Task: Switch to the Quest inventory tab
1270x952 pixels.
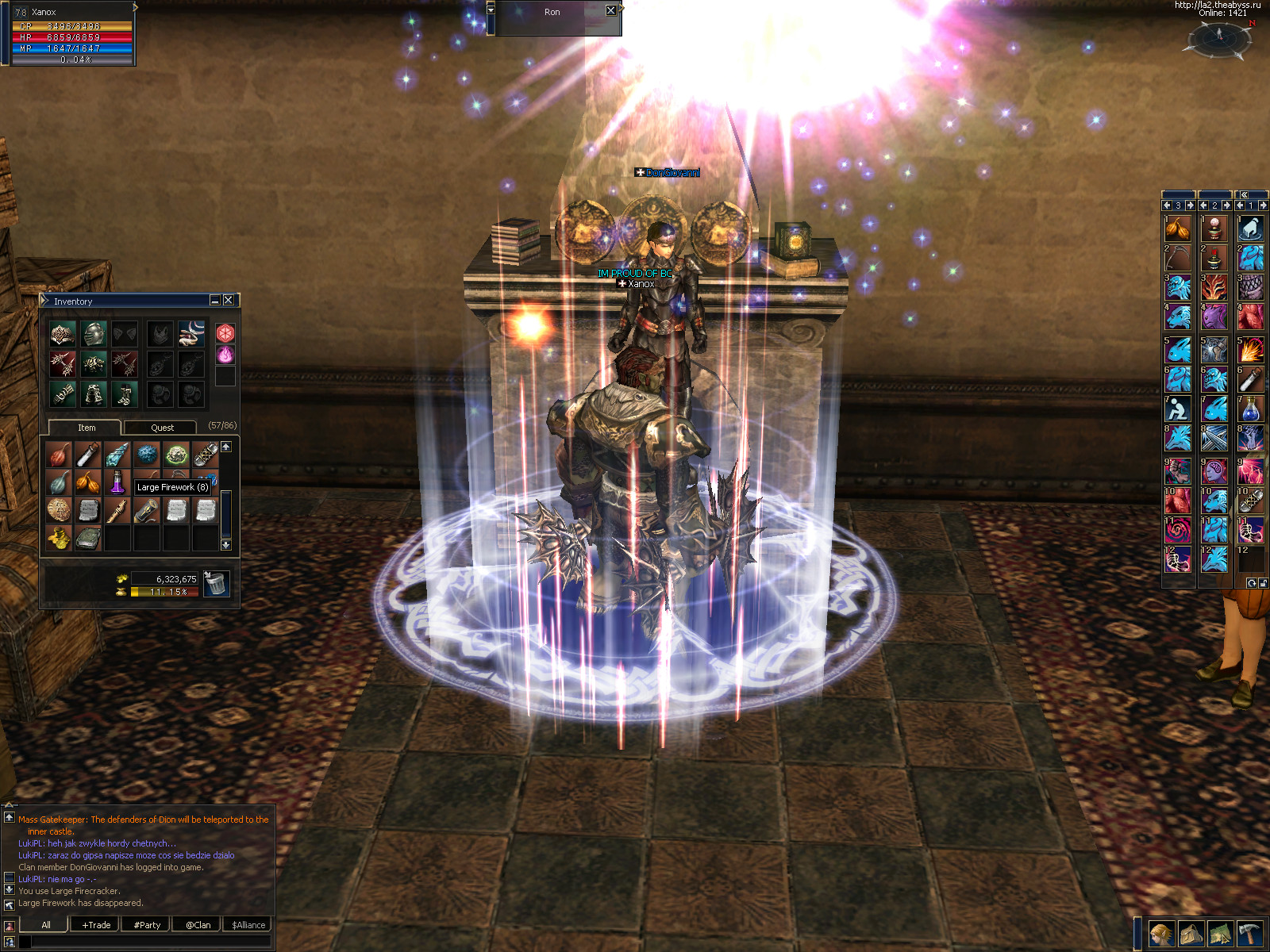Action: click(162, 428)
